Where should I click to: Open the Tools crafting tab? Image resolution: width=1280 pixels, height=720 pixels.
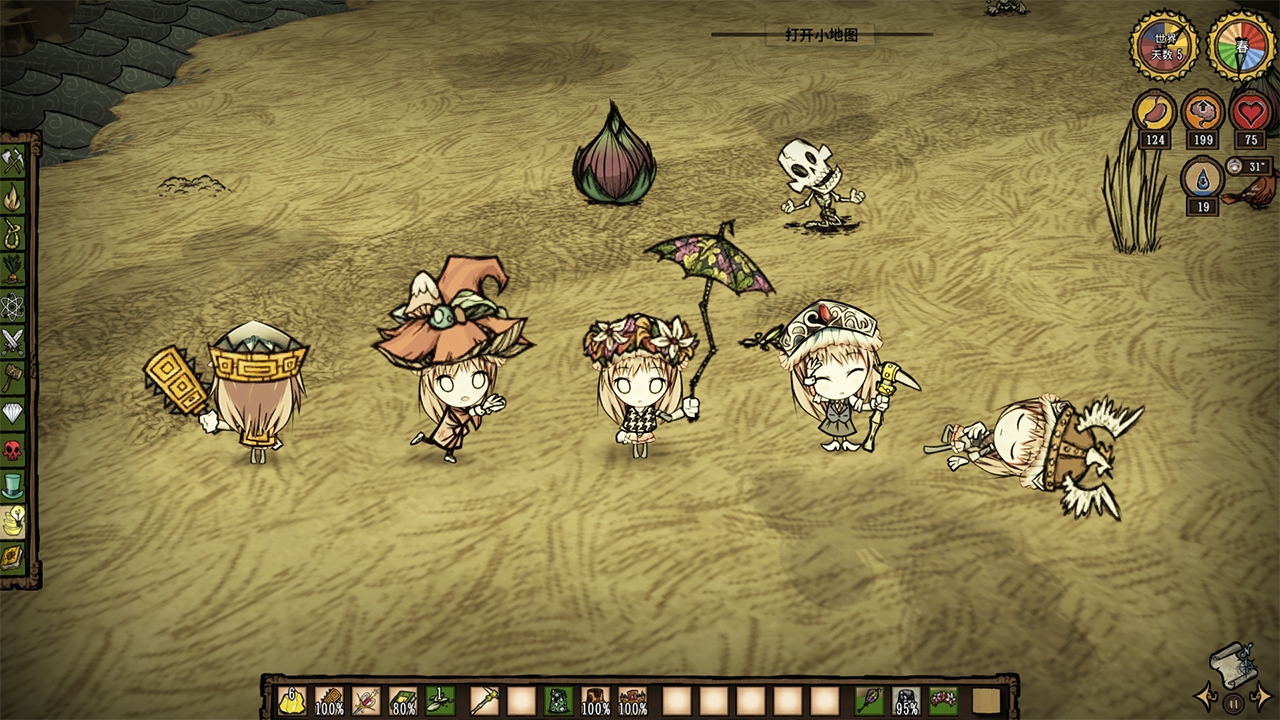coord(13,161)
